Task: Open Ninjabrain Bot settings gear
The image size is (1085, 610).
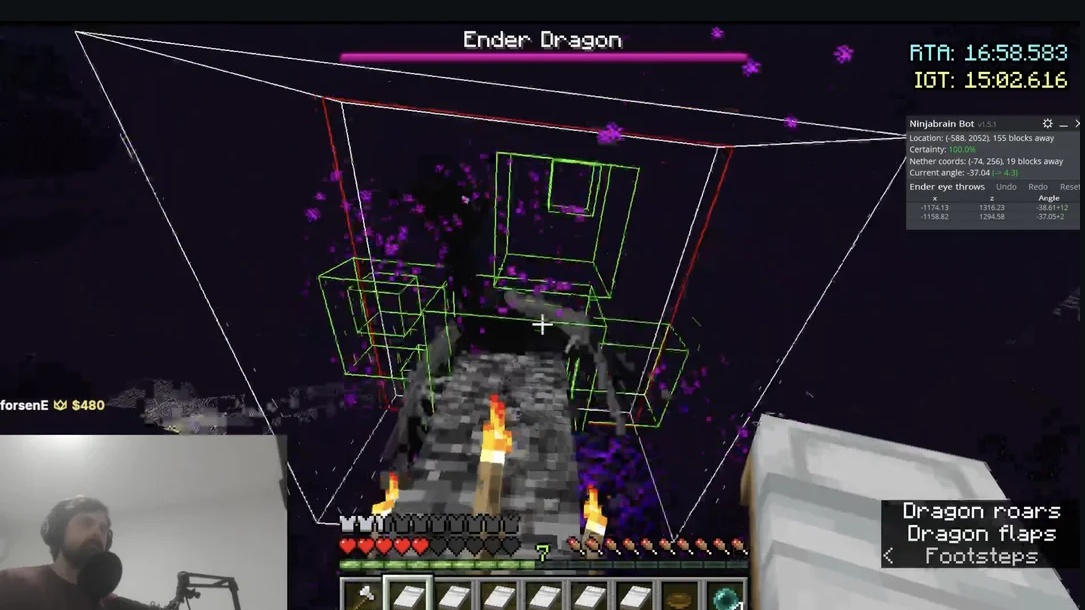Action: pos(1047,124)
